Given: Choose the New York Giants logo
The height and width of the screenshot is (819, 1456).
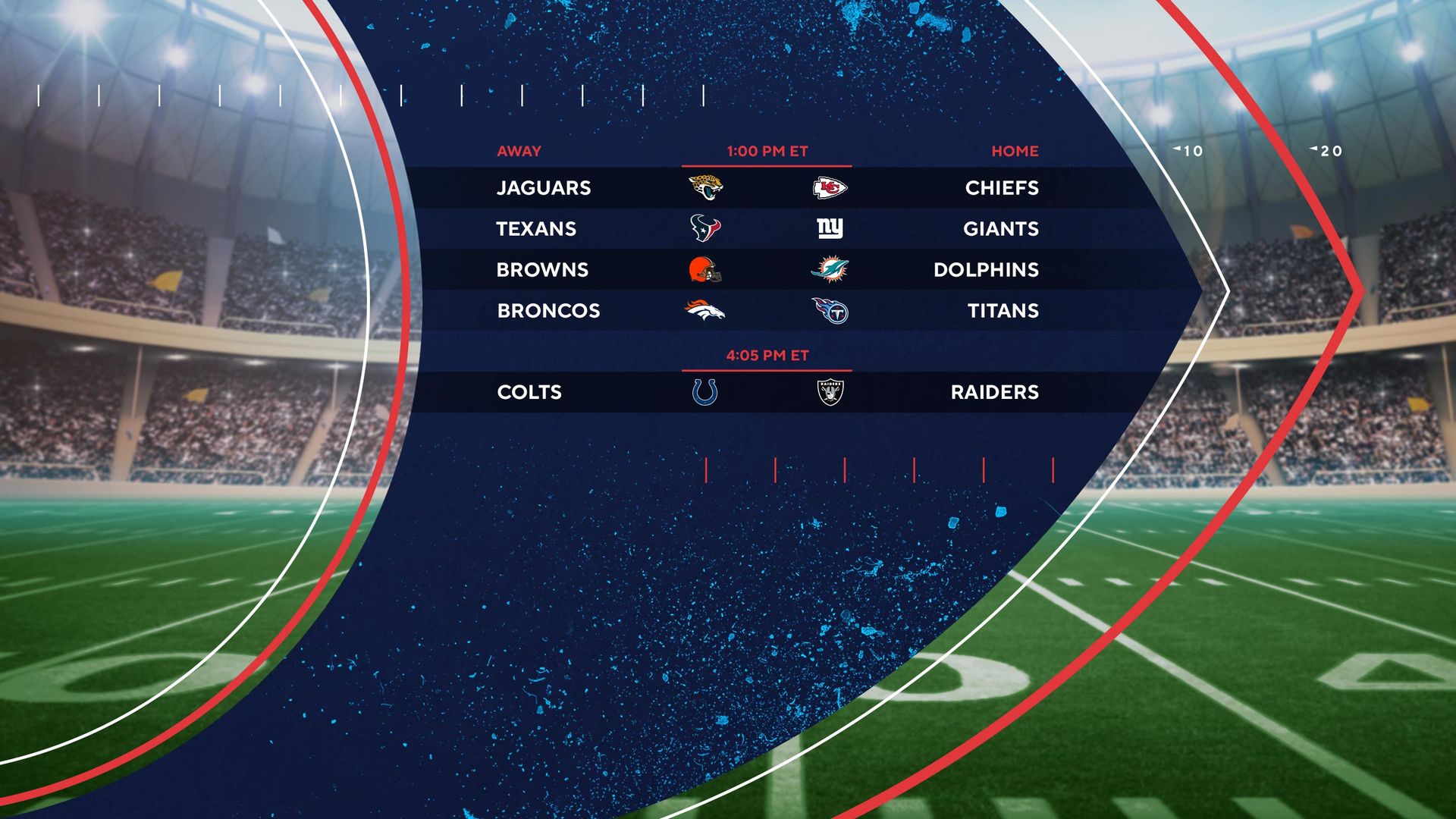Looking at the screenshot, I should pos(830,228).
